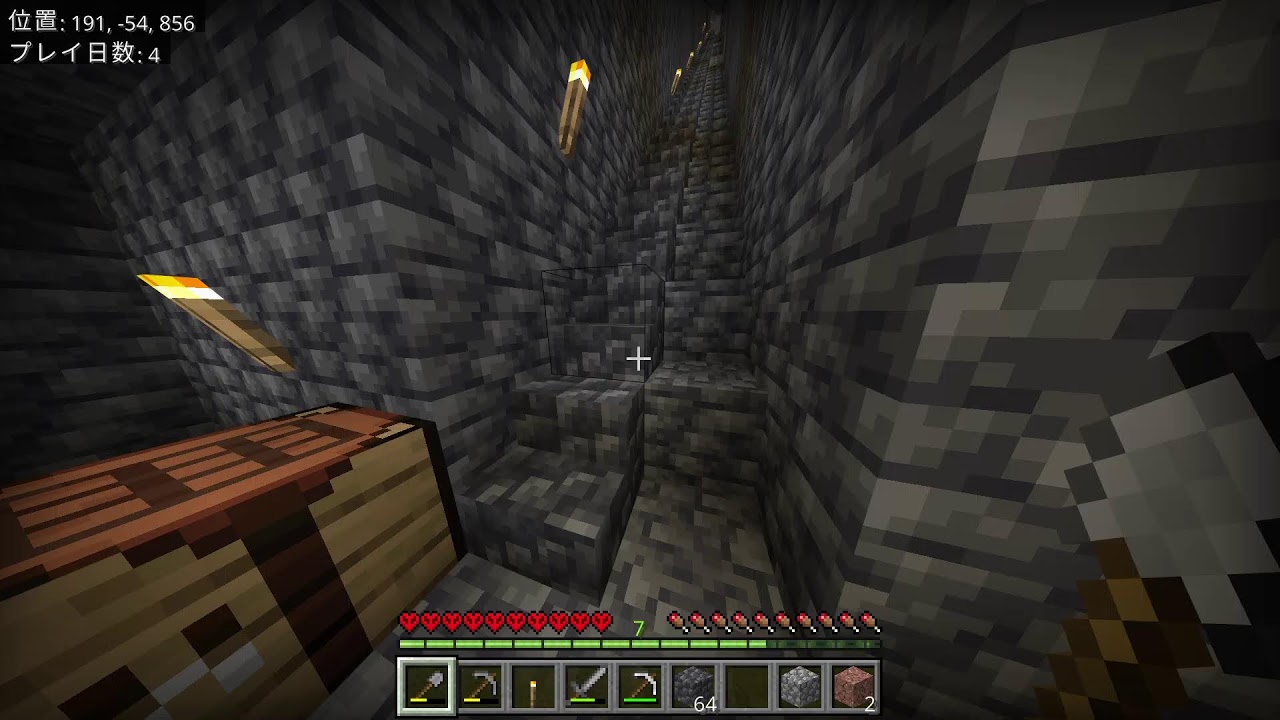Select the pickaxe with the yellow durability bar
This screenshot has height=720, width=1280.
480,686
